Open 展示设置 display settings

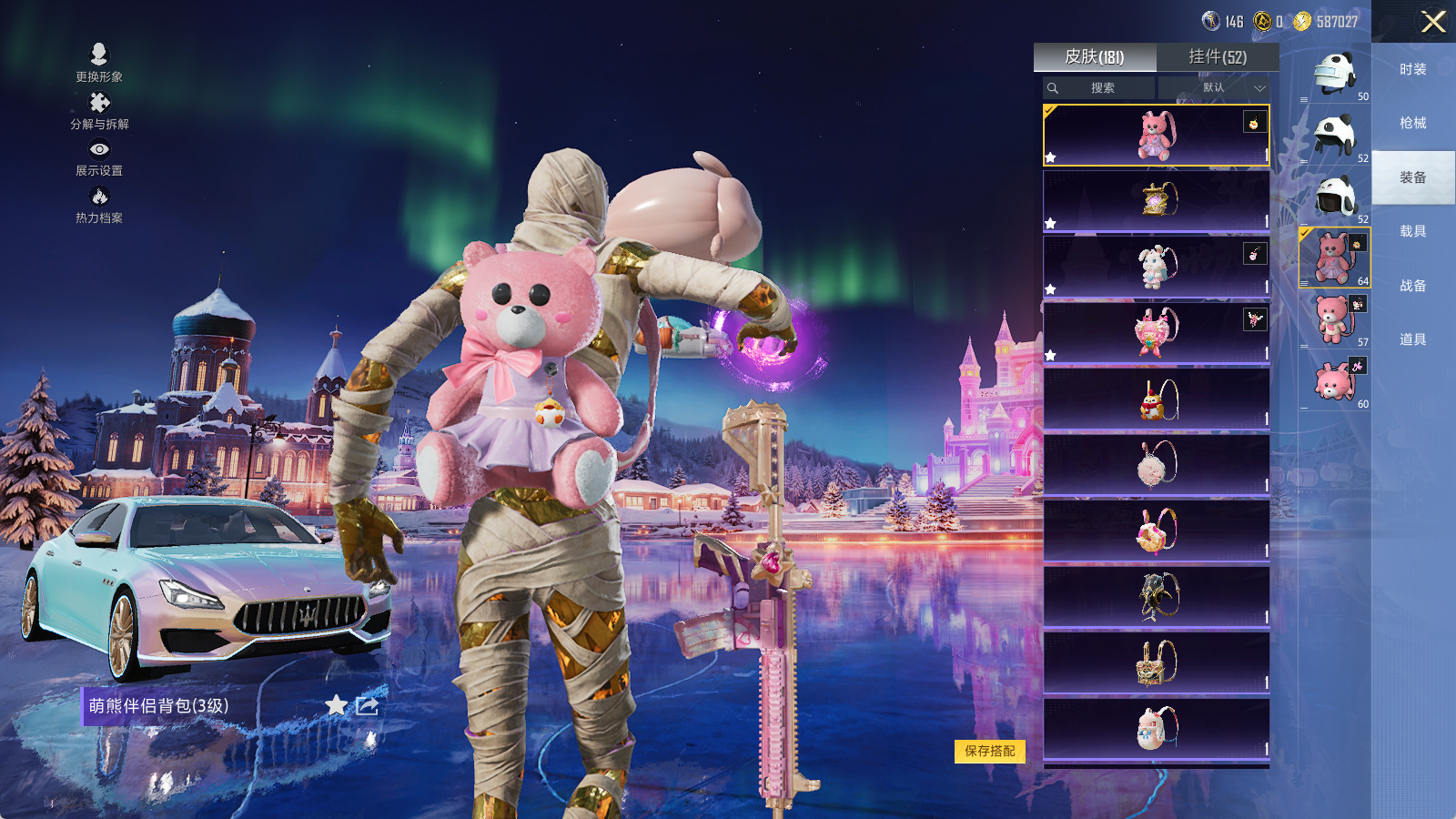point(99,157)
